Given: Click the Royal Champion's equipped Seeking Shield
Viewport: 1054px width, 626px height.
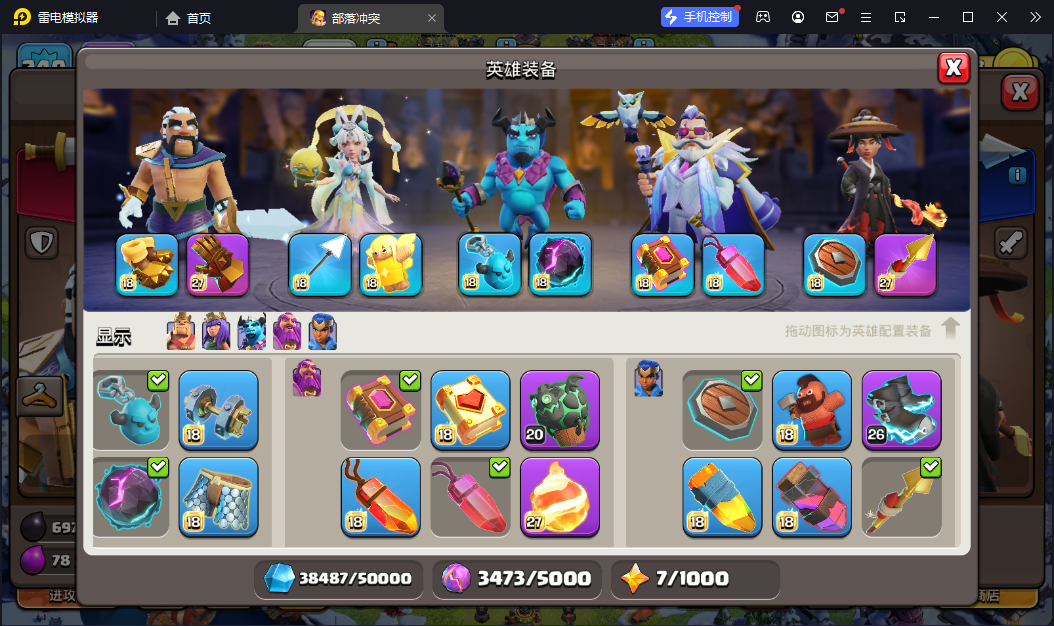Looking at the screenshot, I should [835, 265].
